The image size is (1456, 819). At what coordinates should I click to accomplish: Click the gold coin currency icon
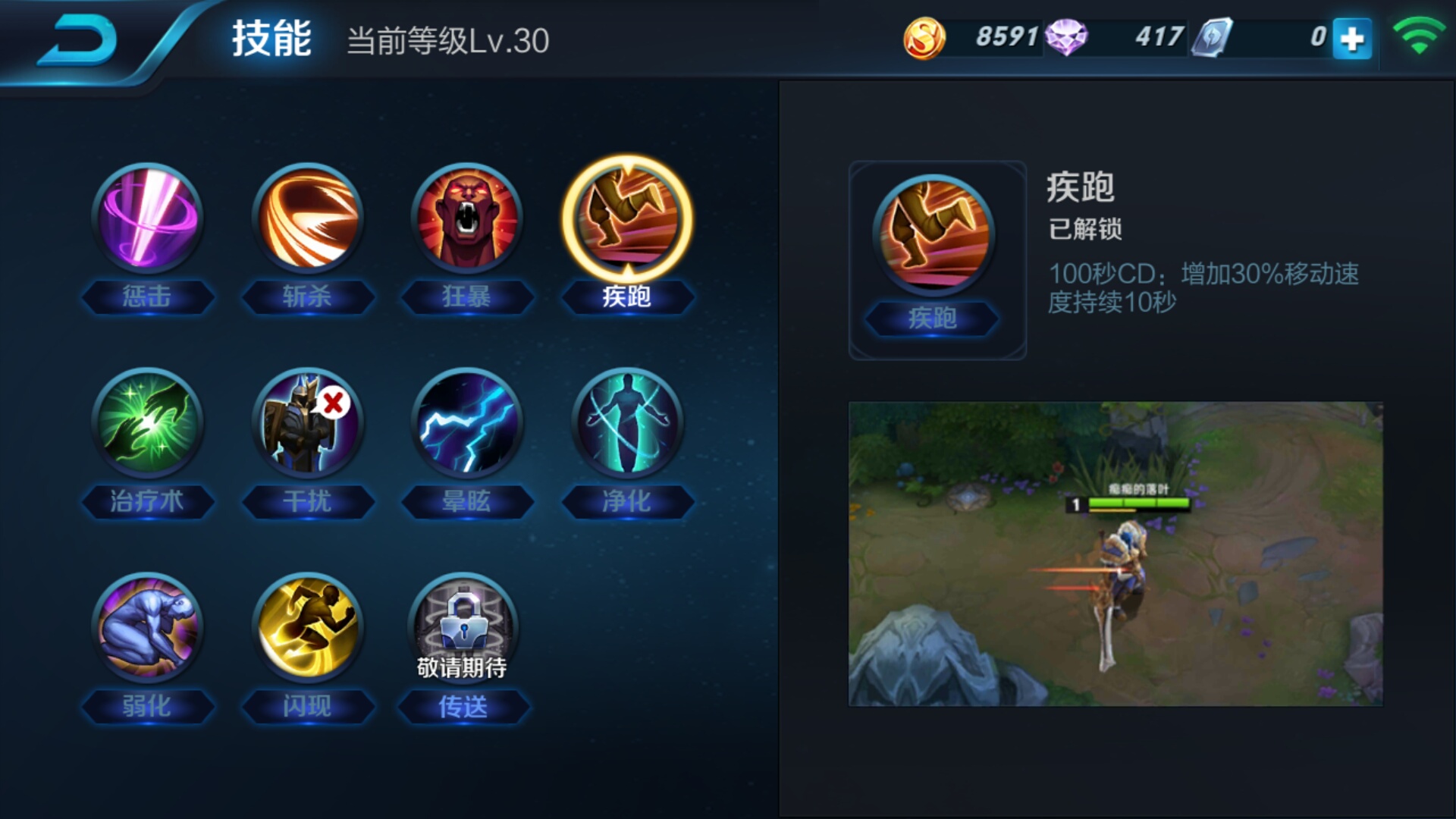(921, 35)
